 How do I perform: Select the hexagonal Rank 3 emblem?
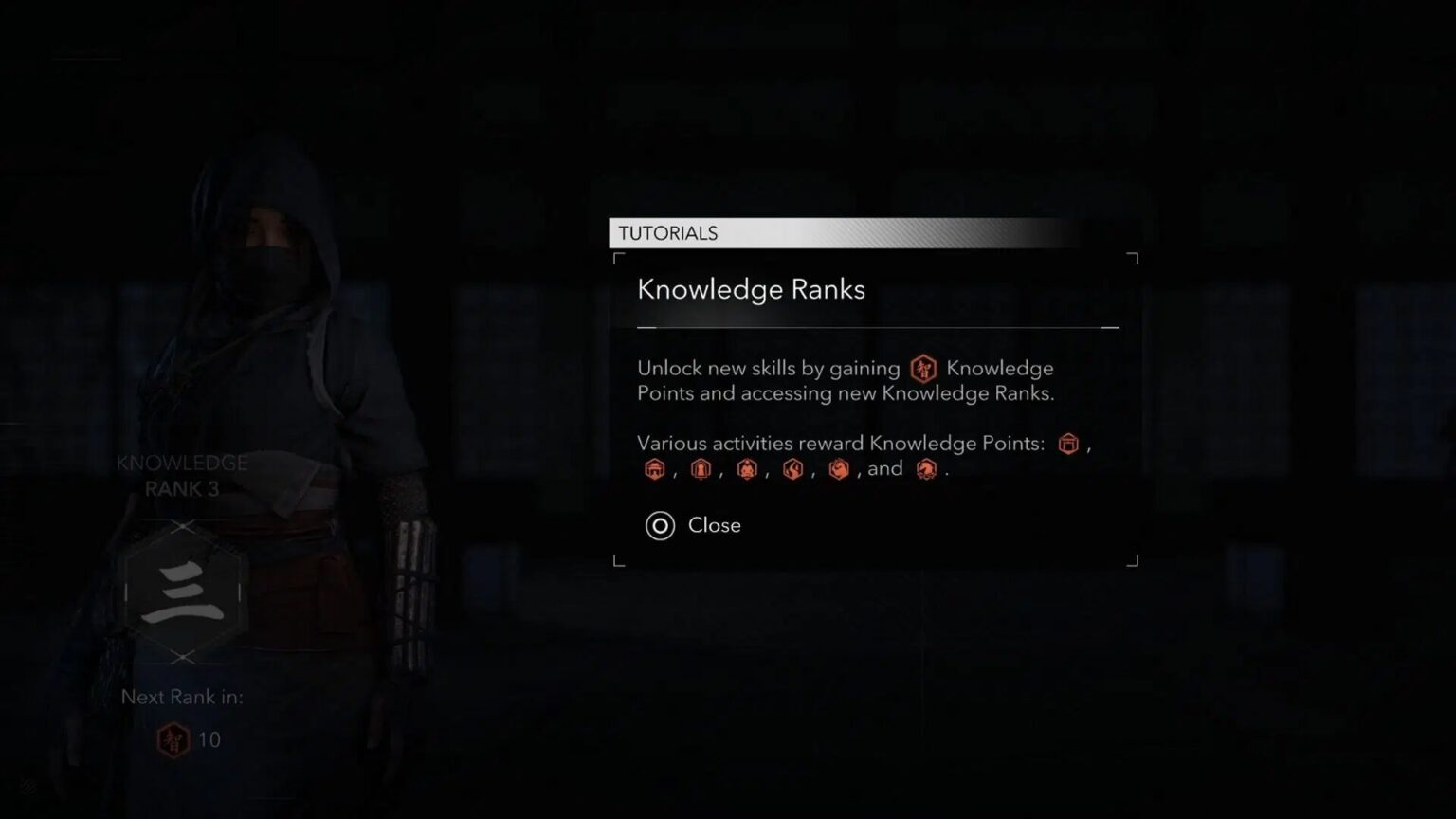183,591
